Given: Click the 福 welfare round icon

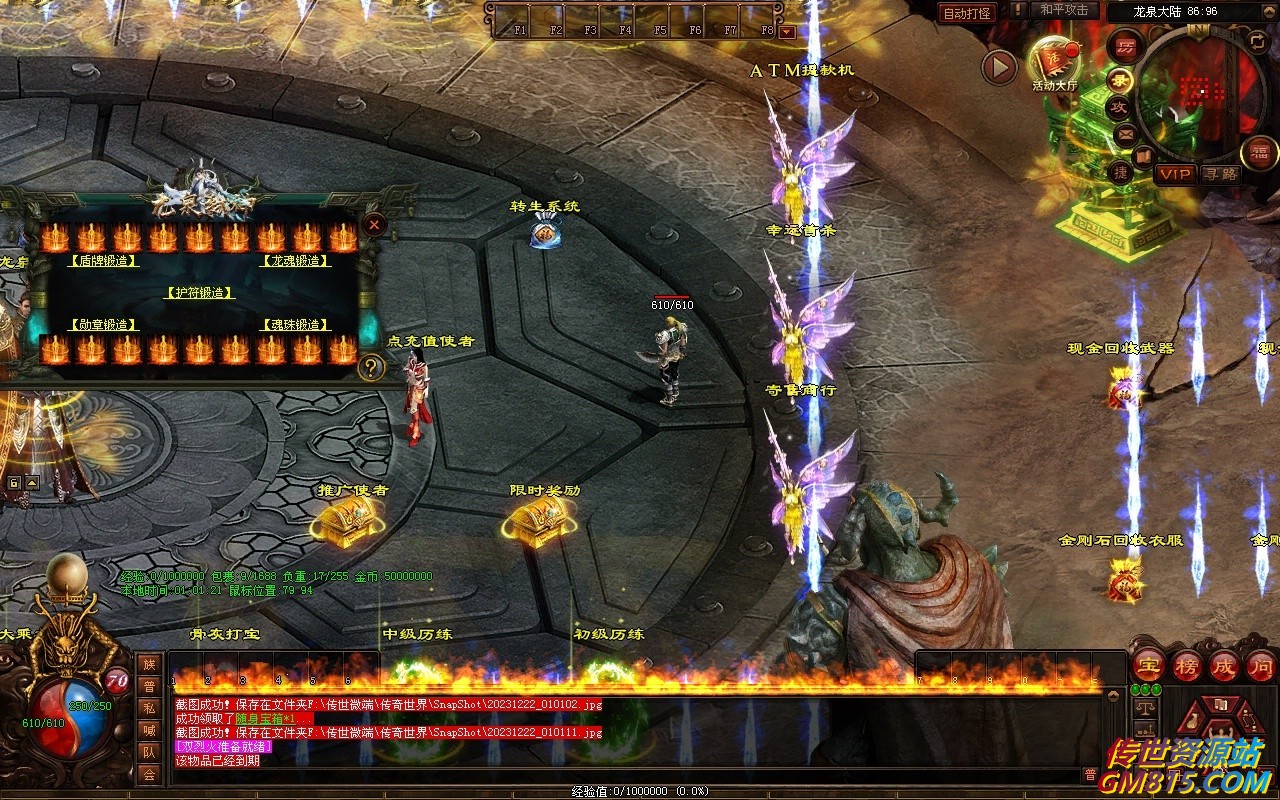Looking at the screenshot, I should (1259, 152).
